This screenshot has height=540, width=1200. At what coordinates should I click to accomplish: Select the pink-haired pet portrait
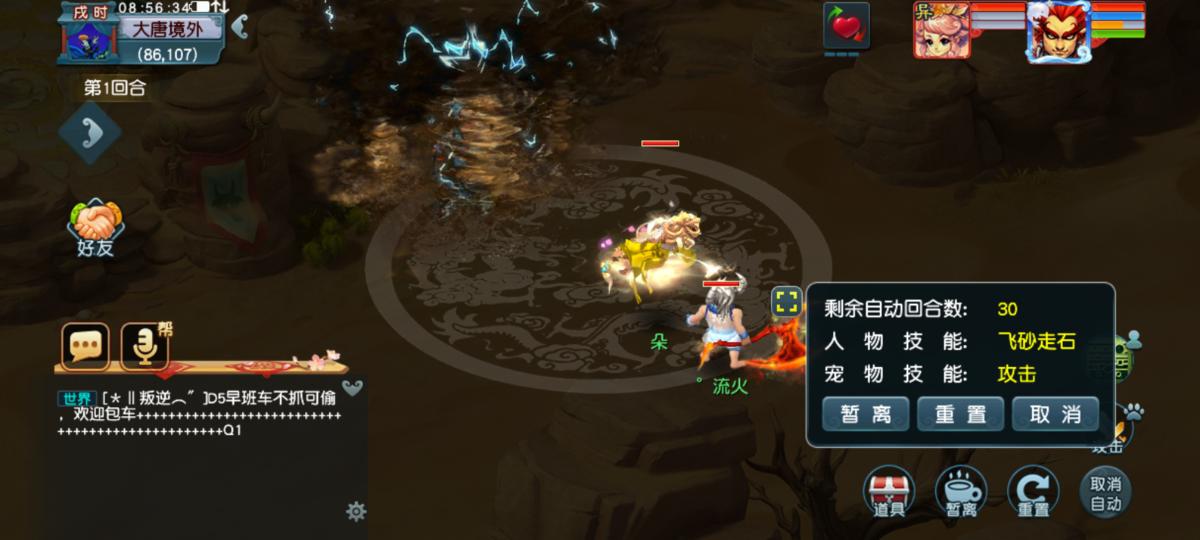941,29
